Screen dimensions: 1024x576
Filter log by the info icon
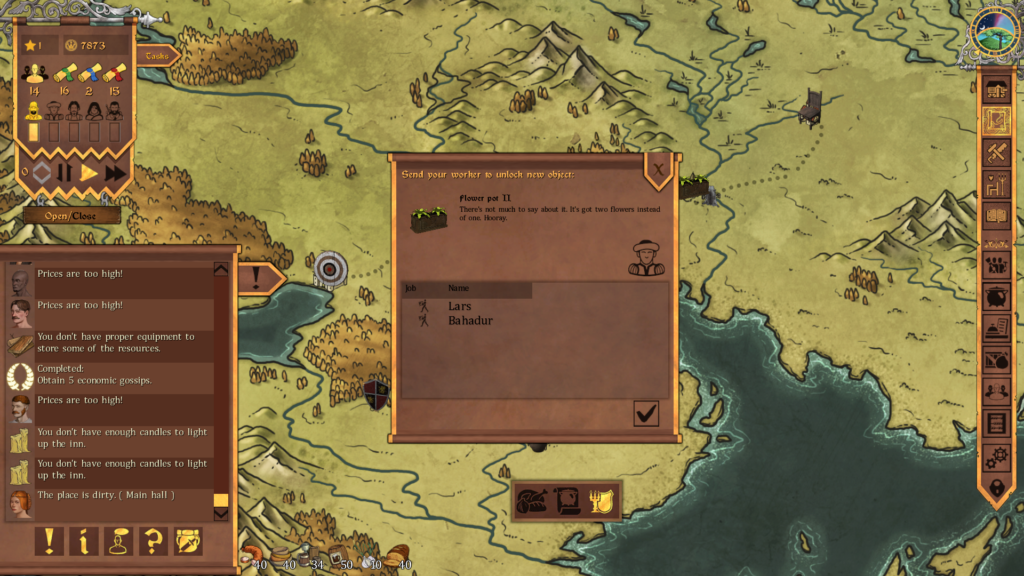coord(84,541)
